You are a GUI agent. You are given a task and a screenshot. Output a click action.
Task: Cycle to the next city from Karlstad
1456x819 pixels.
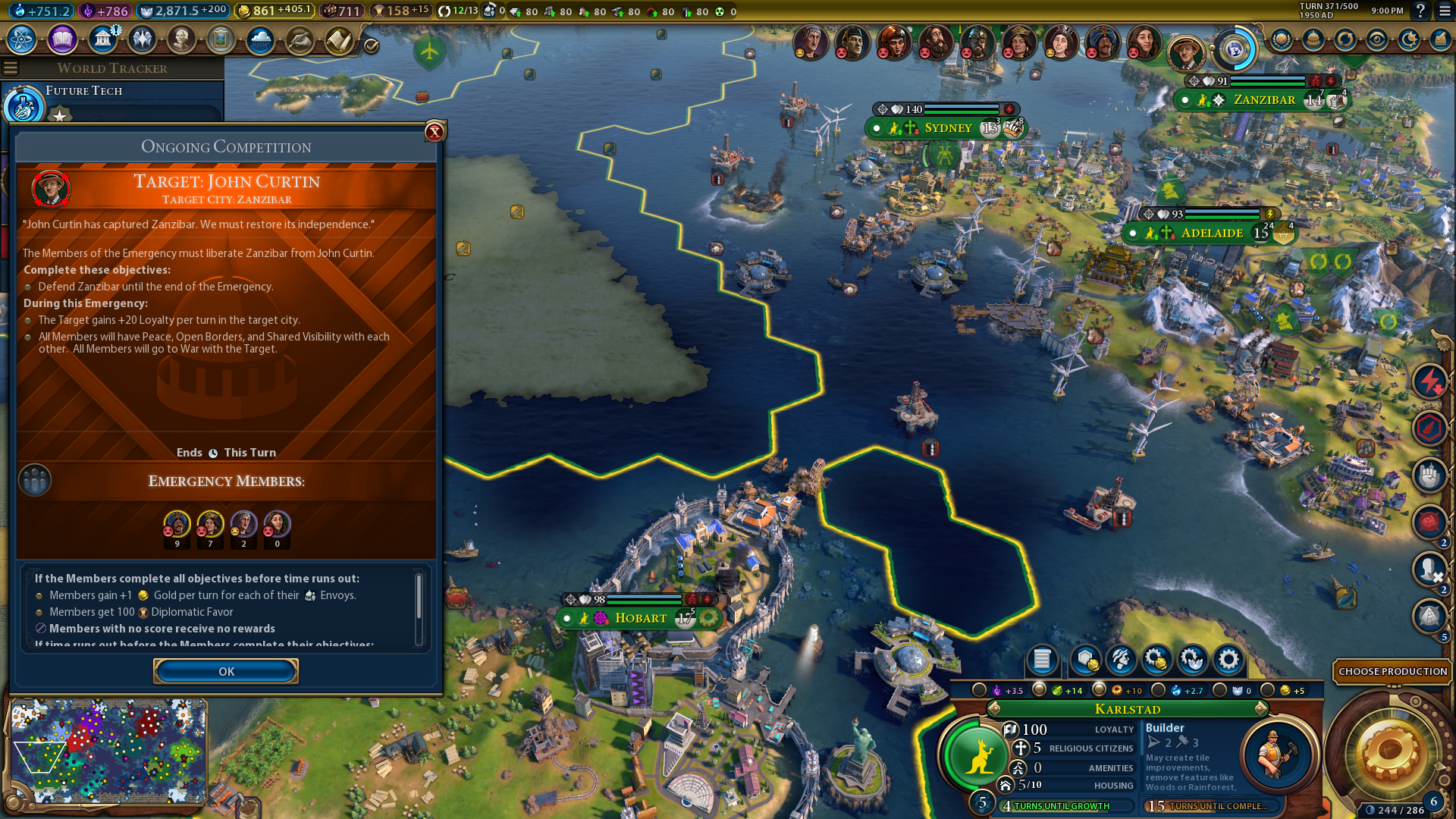[1260, 709]
